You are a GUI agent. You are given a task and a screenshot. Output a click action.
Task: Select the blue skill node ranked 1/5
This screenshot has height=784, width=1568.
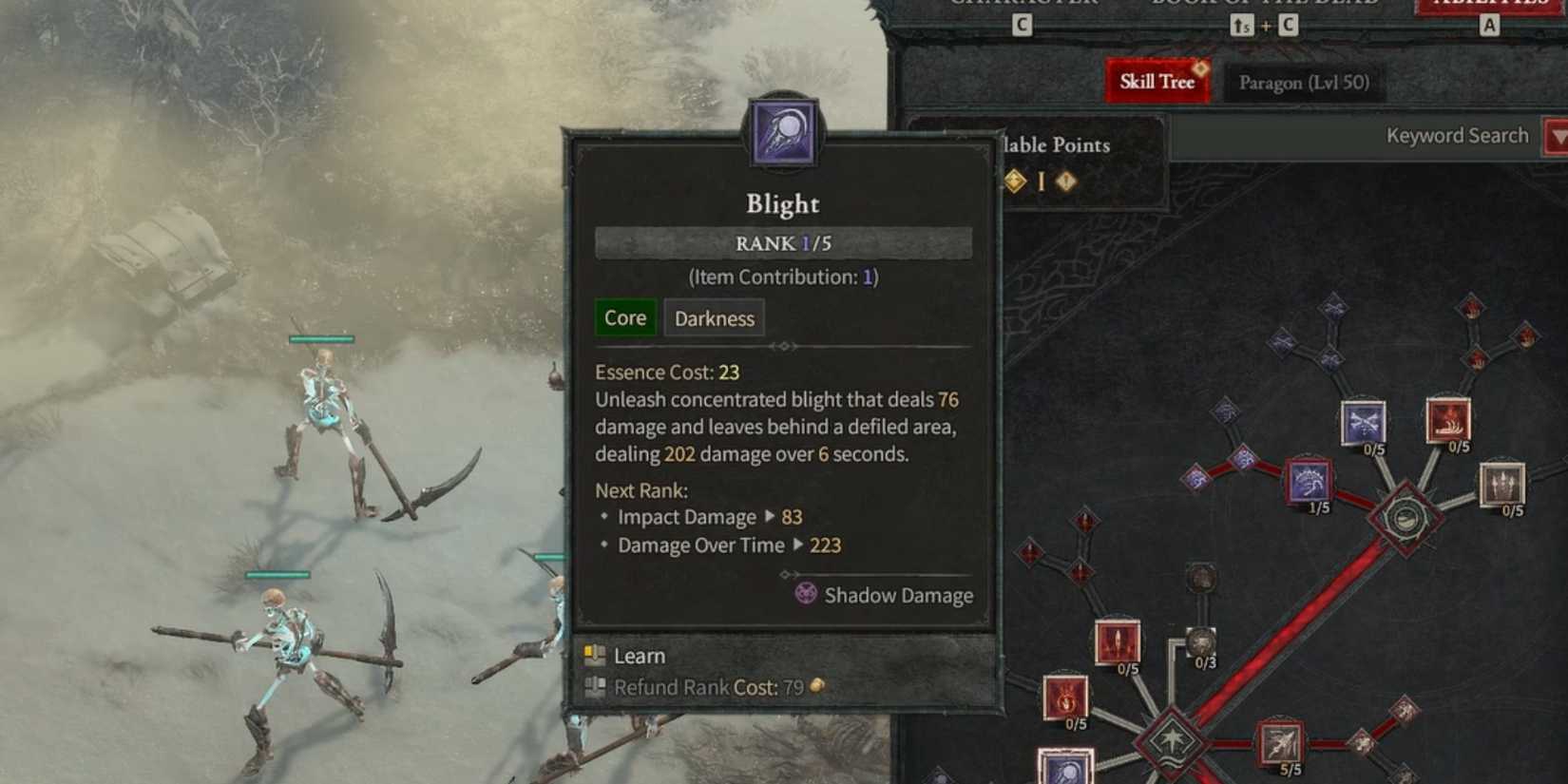(1309, 482)
